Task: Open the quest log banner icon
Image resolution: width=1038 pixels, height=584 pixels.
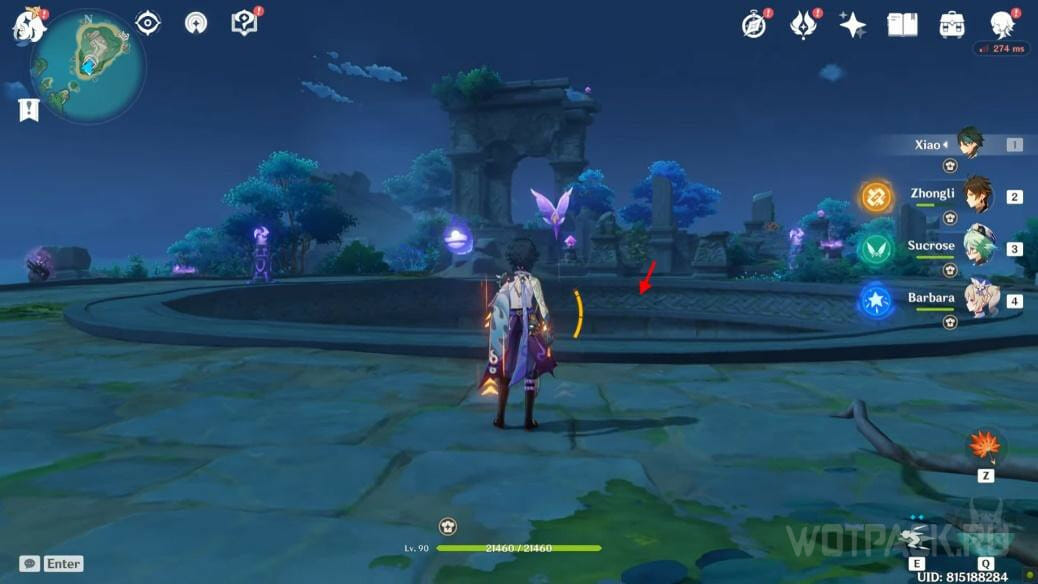Action: click(28, 110)
